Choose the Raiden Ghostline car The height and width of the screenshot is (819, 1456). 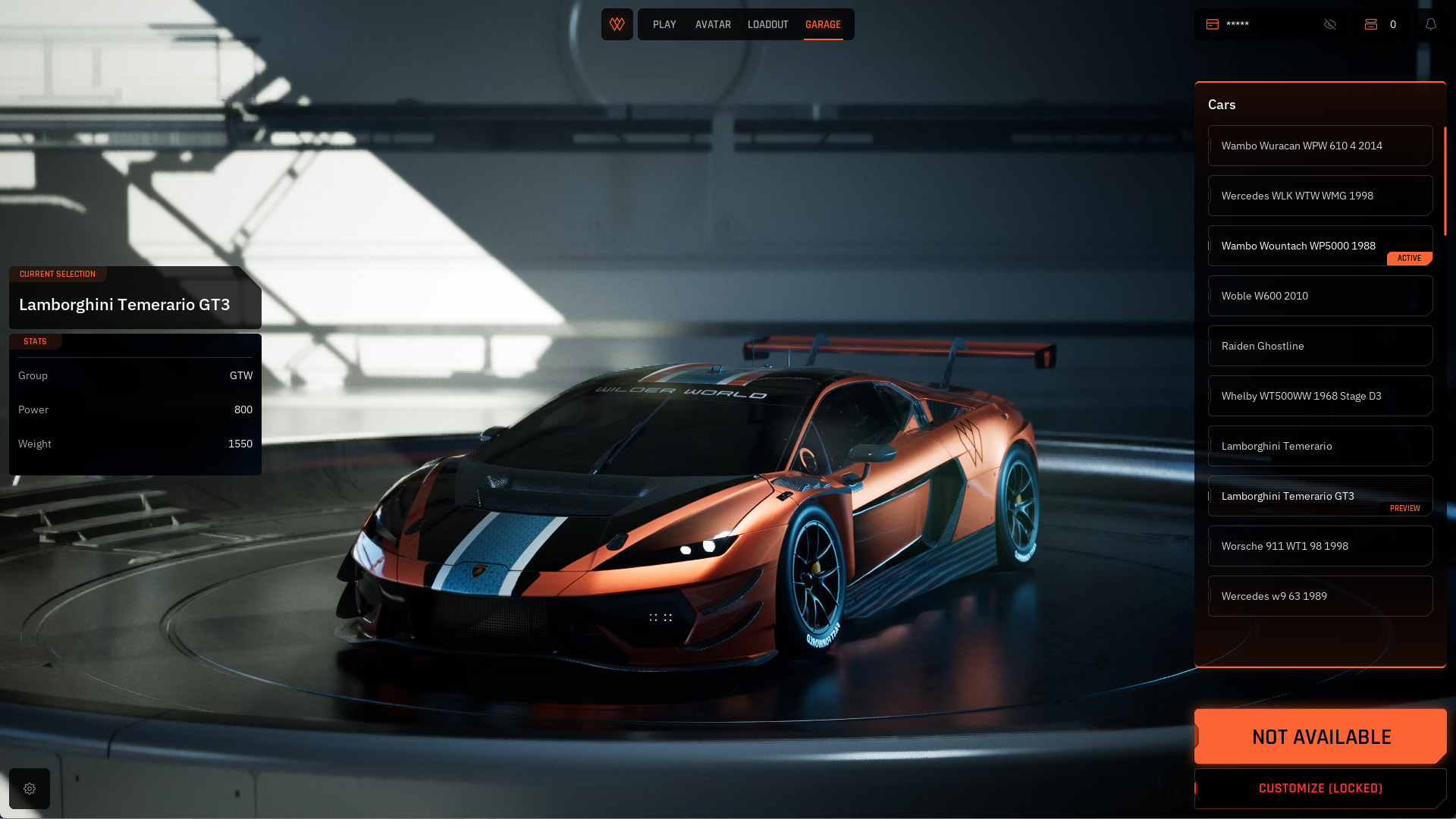click(x=1319, y=346)
